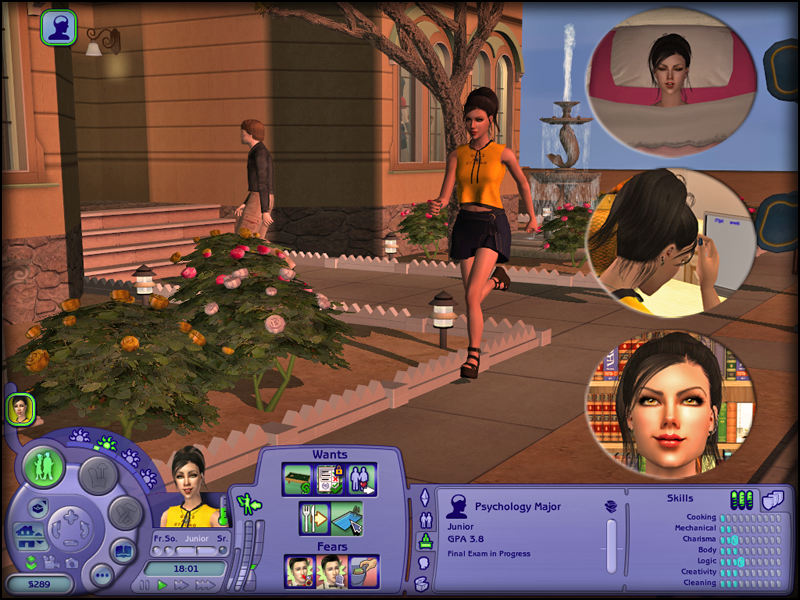Set game speed to normal play
800x600 pixels.
(162, 585)
